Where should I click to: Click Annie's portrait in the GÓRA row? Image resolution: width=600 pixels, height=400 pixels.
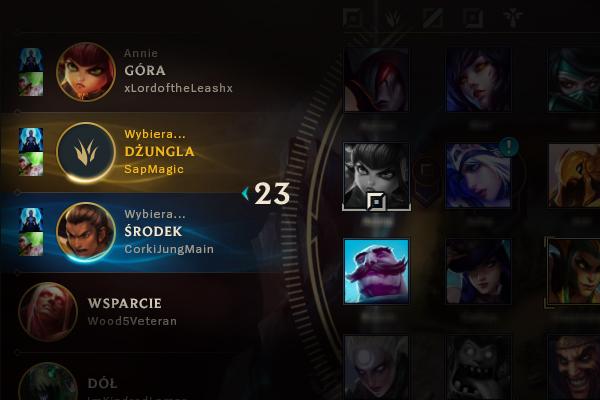tap(86, 71)
